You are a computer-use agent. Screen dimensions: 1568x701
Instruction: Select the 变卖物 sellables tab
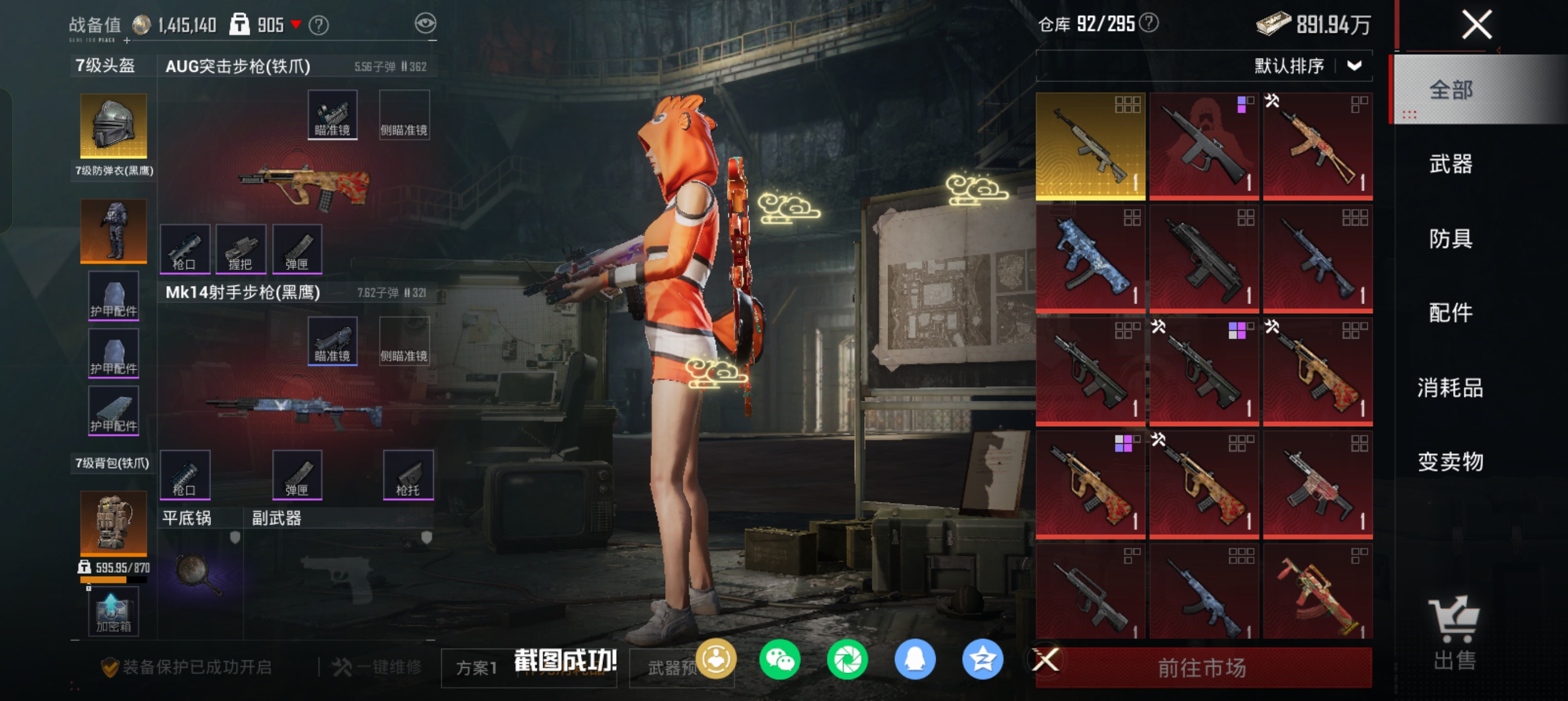pyautogui.click(x=1450, y=462)
